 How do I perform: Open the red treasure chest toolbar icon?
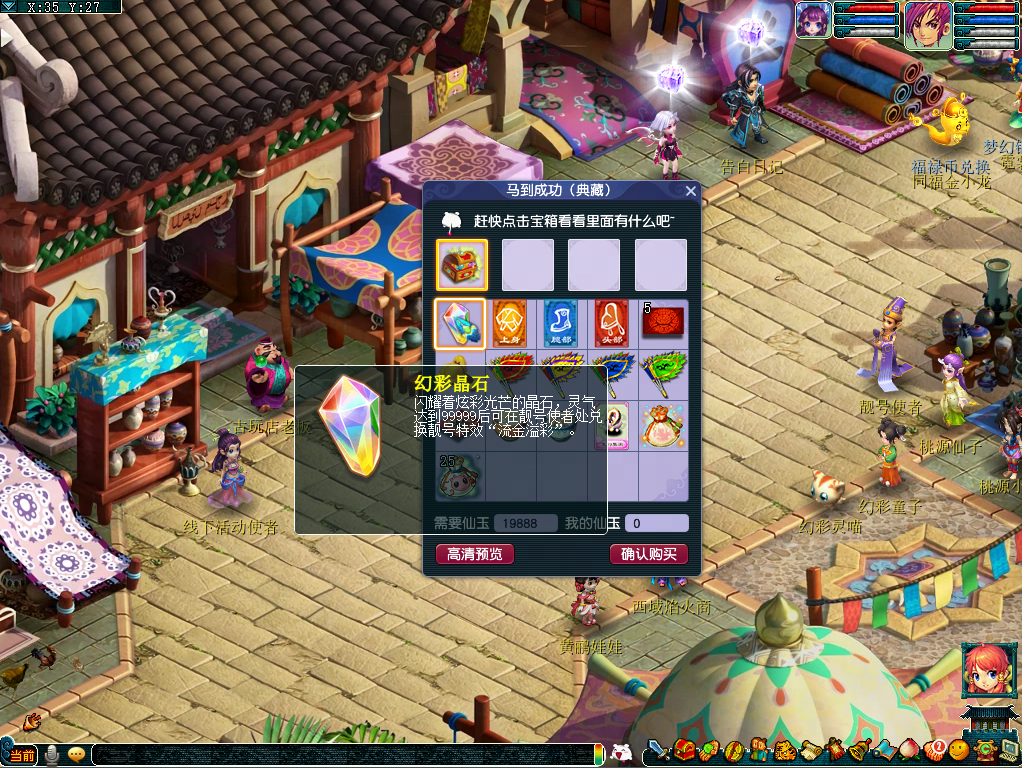click(x=684, y=750)
